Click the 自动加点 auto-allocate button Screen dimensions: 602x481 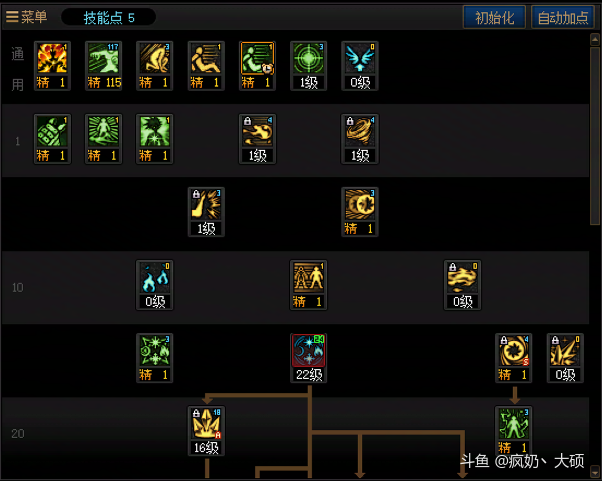coord(563,17)
